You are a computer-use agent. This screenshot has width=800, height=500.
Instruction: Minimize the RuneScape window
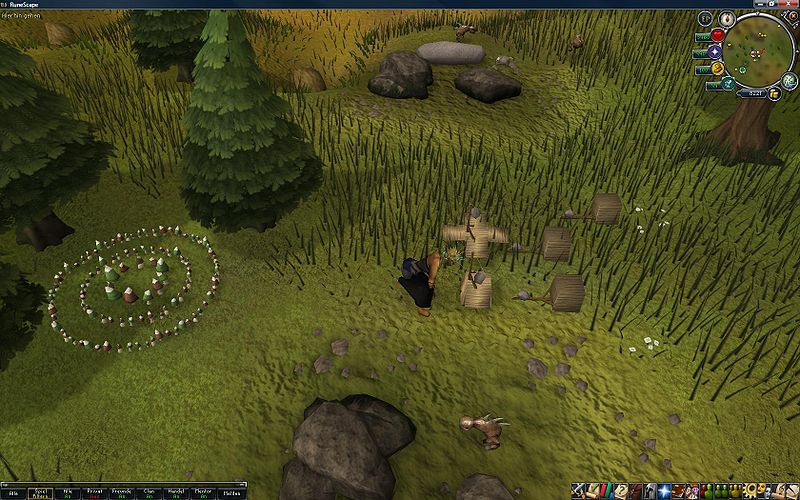point(760,4)
